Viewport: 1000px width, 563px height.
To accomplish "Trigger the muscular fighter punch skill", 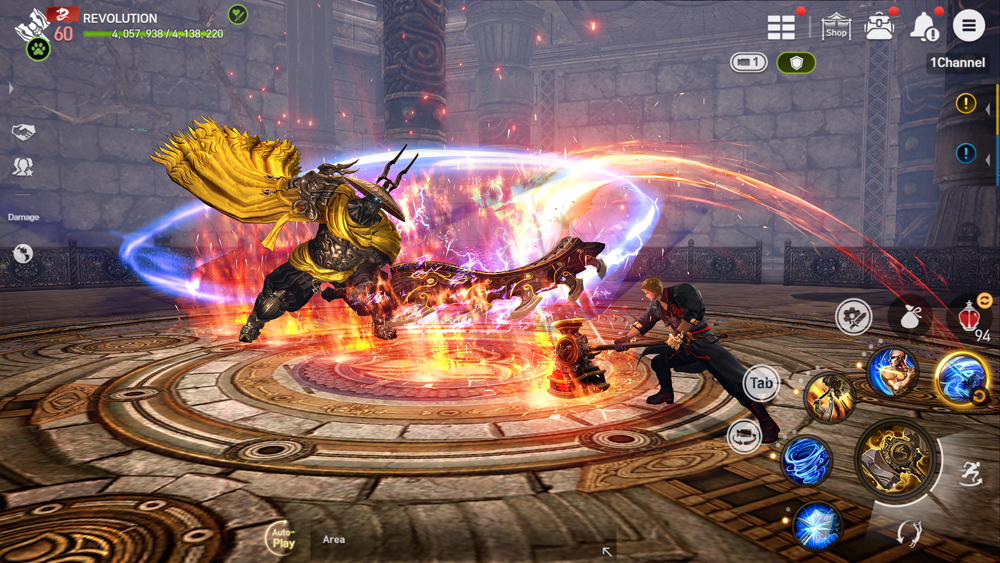I will point(891,371).
